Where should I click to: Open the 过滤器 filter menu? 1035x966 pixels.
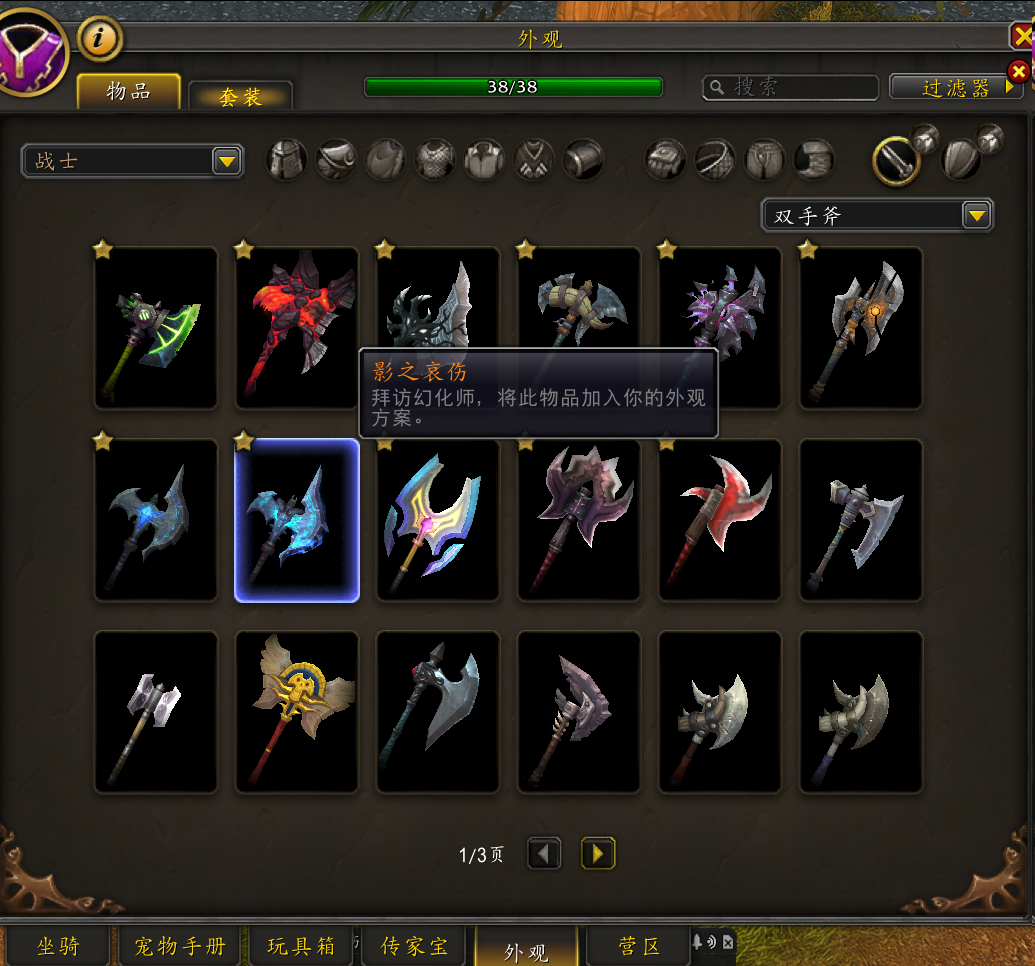tap(956, 88)
